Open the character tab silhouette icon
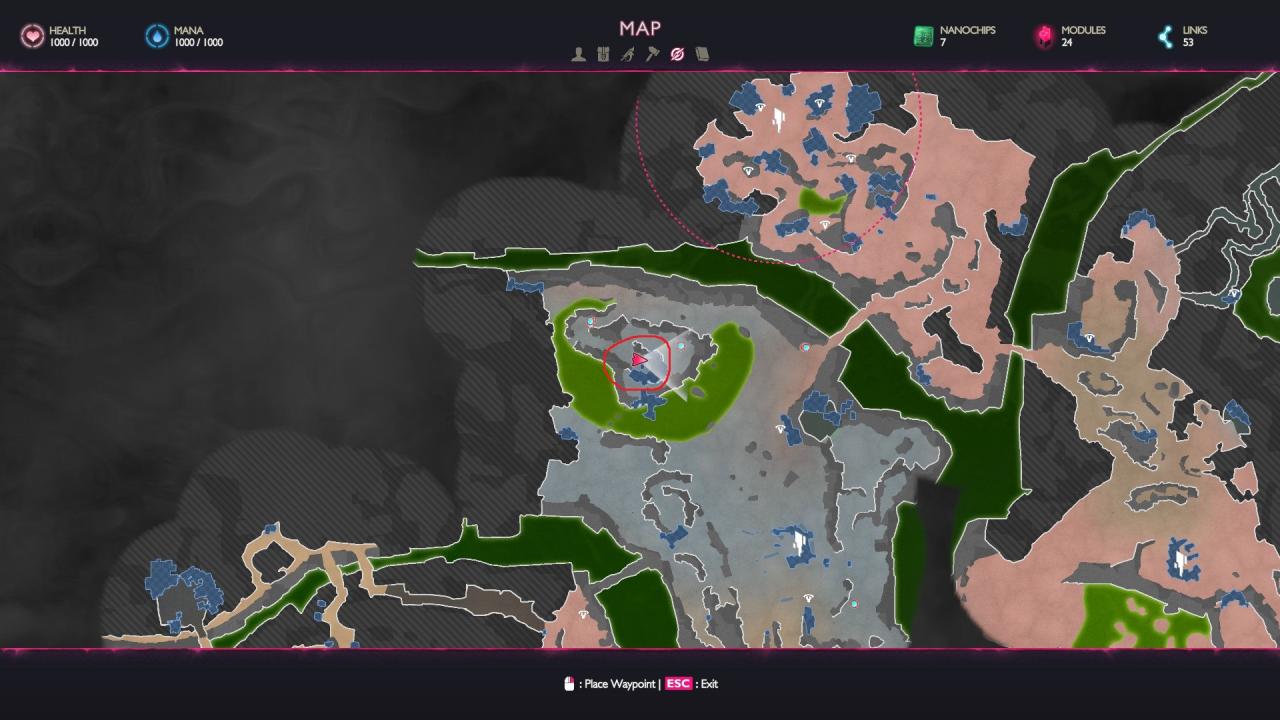The image size is (1280, 720). click(x=578, y=54)
